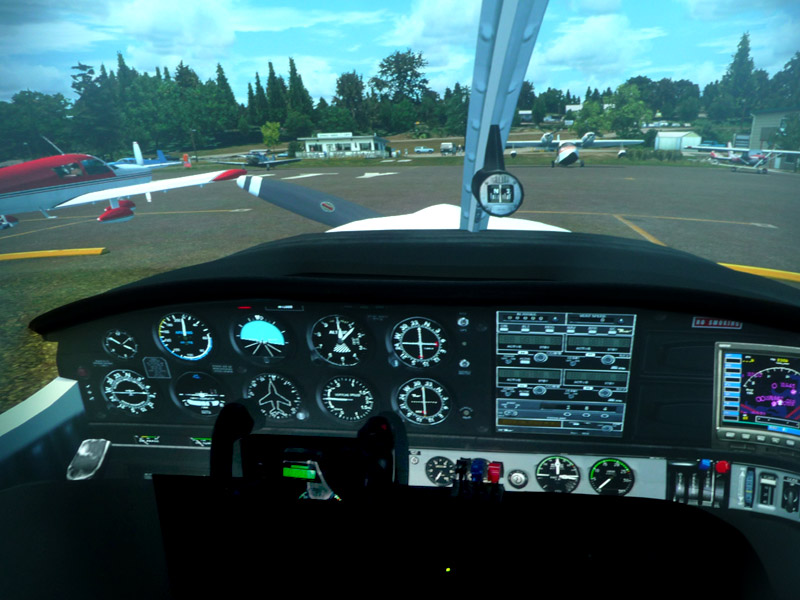
Task: Select the audio panel atop the radio stack
Action: (x=565, y=320)
